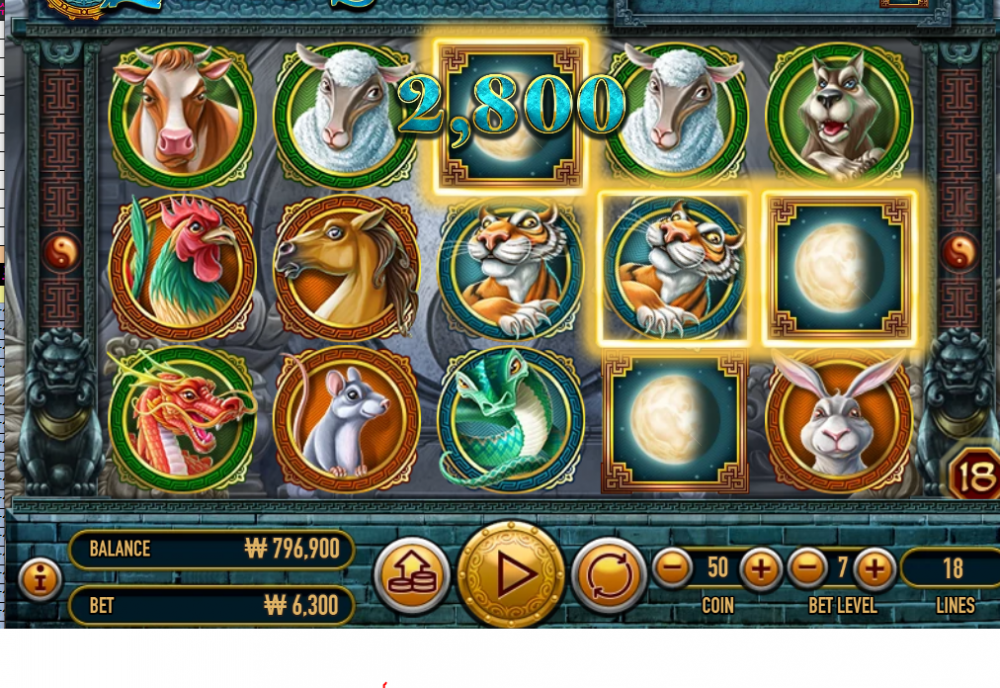Viewport: 1000px width, 688px height.
Task: Raise the bet level
Action: [875, 569]
